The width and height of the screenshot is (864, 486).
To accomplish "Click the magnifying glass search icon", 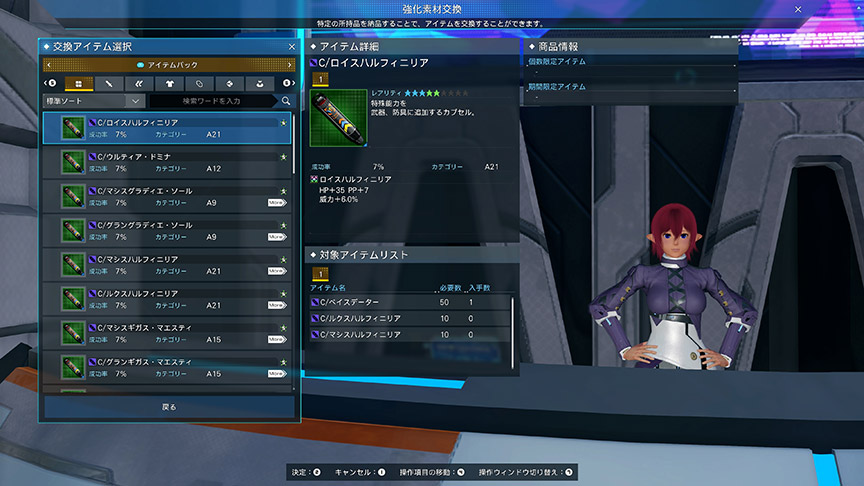I will (286, 101).
